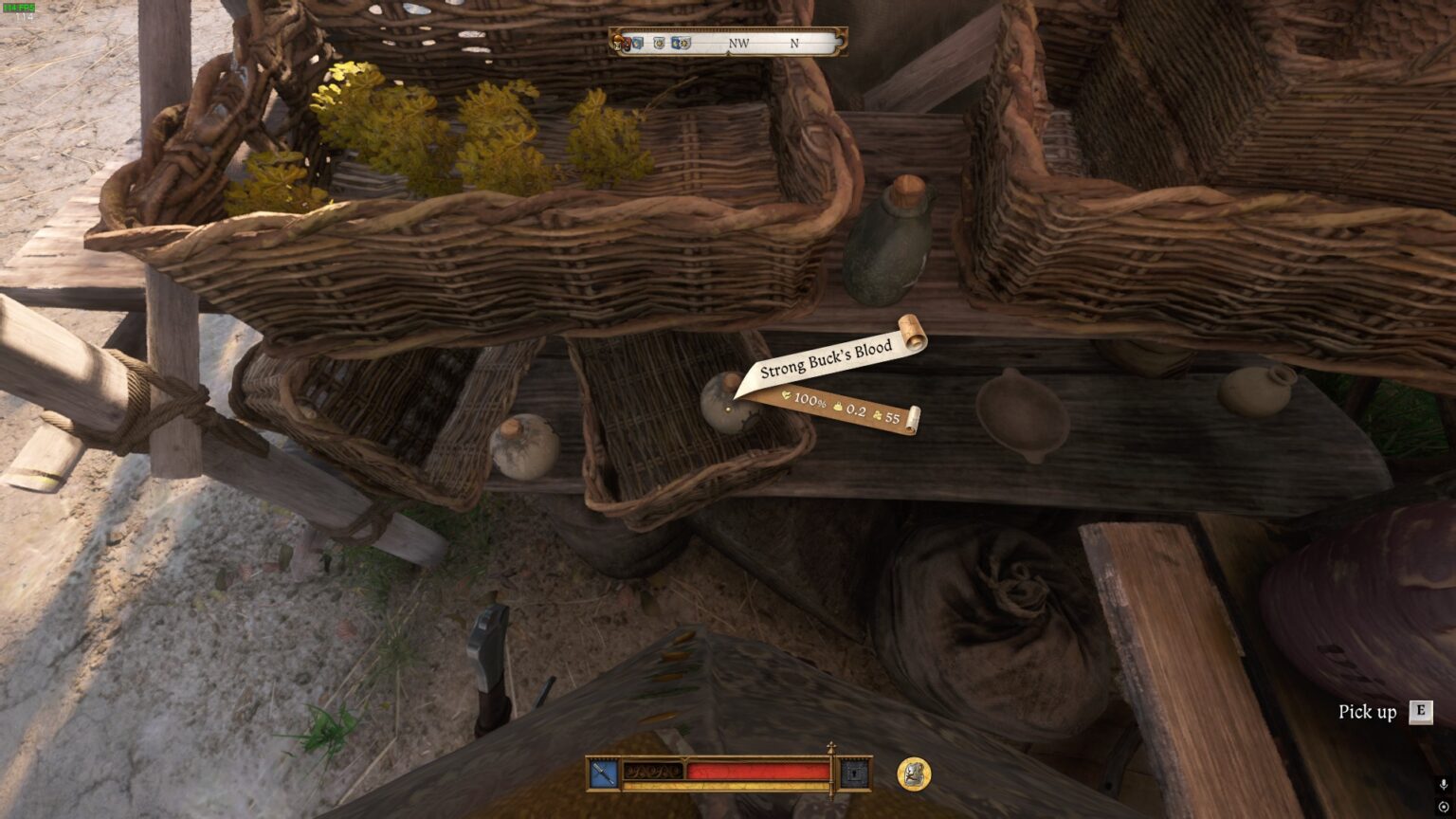Image resolution: width=1456 pixels, height=819 pixels.
Task: Click the lock icon right of the health bar
Action: point(856,771)
